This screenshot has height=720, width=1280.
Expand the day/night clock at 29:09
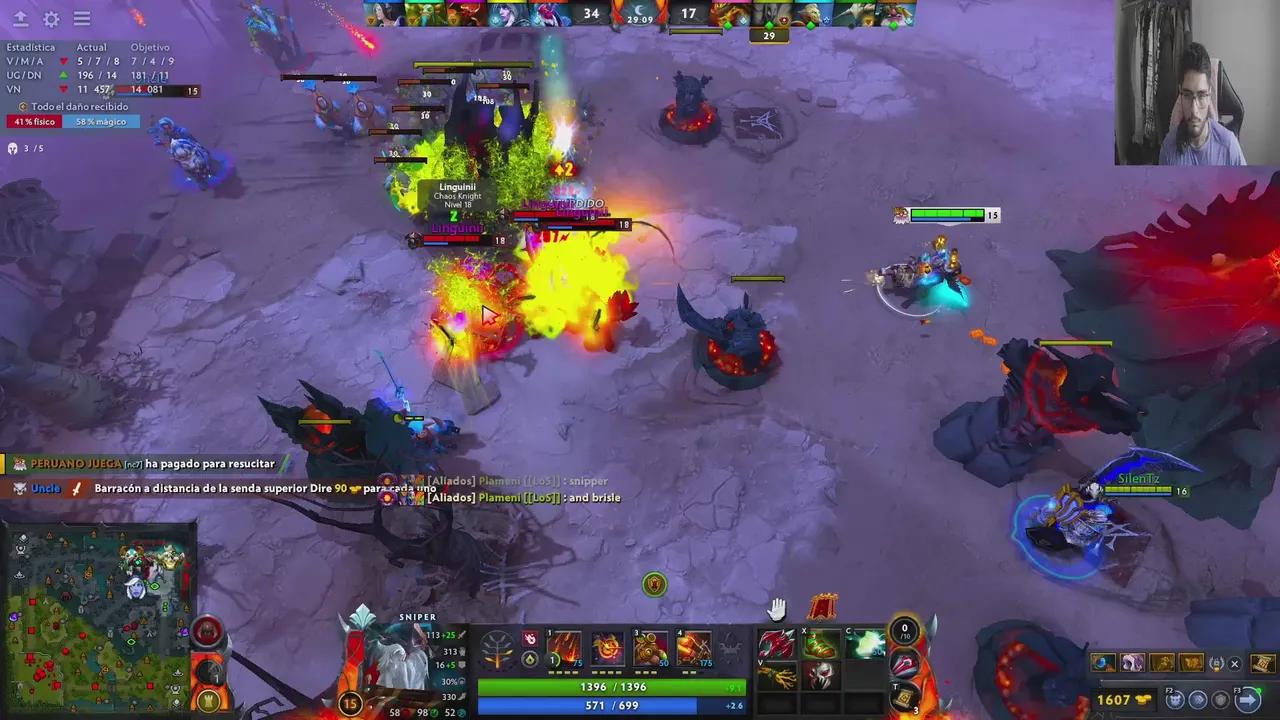tap(640, 14)
